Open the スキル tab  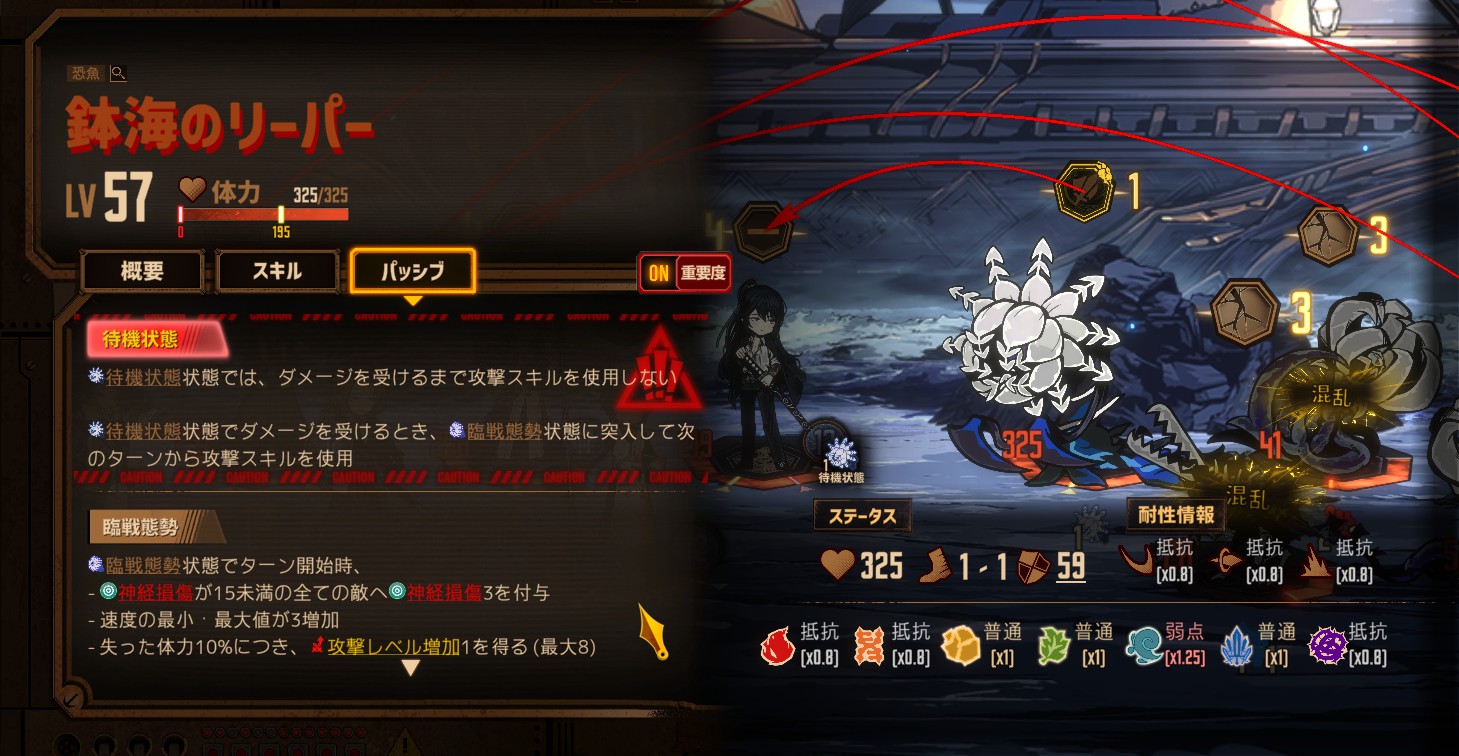pos(277,270)
